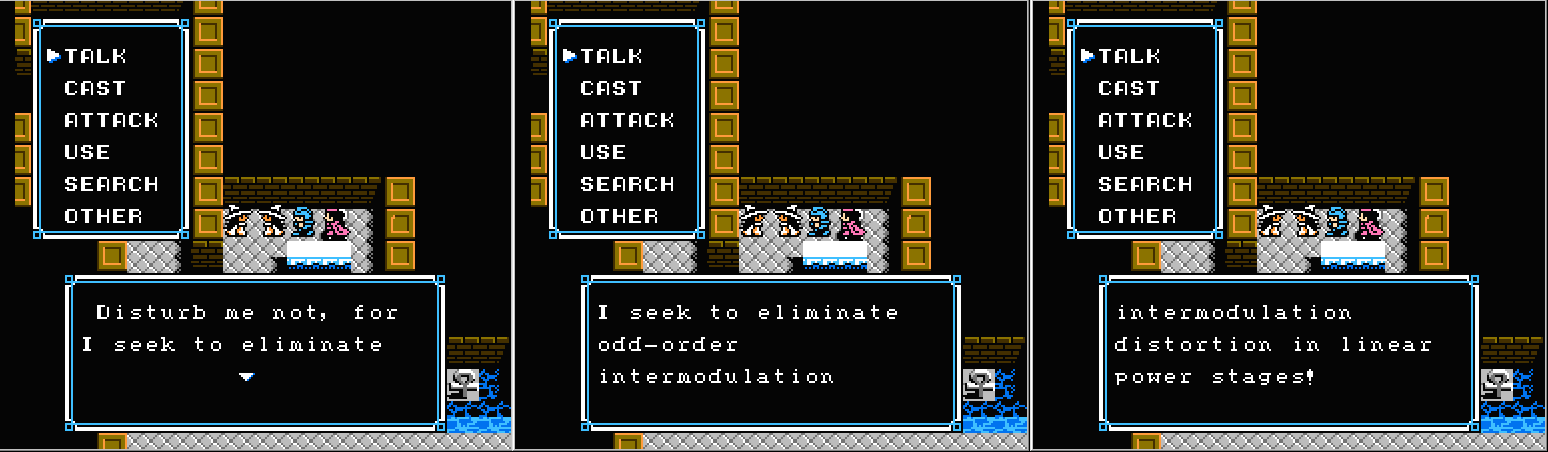The height and width of the screenshot is (452, 1548).
Task: Select CAST in the "Disturb me not" screenshot
Action: point(95,88)
